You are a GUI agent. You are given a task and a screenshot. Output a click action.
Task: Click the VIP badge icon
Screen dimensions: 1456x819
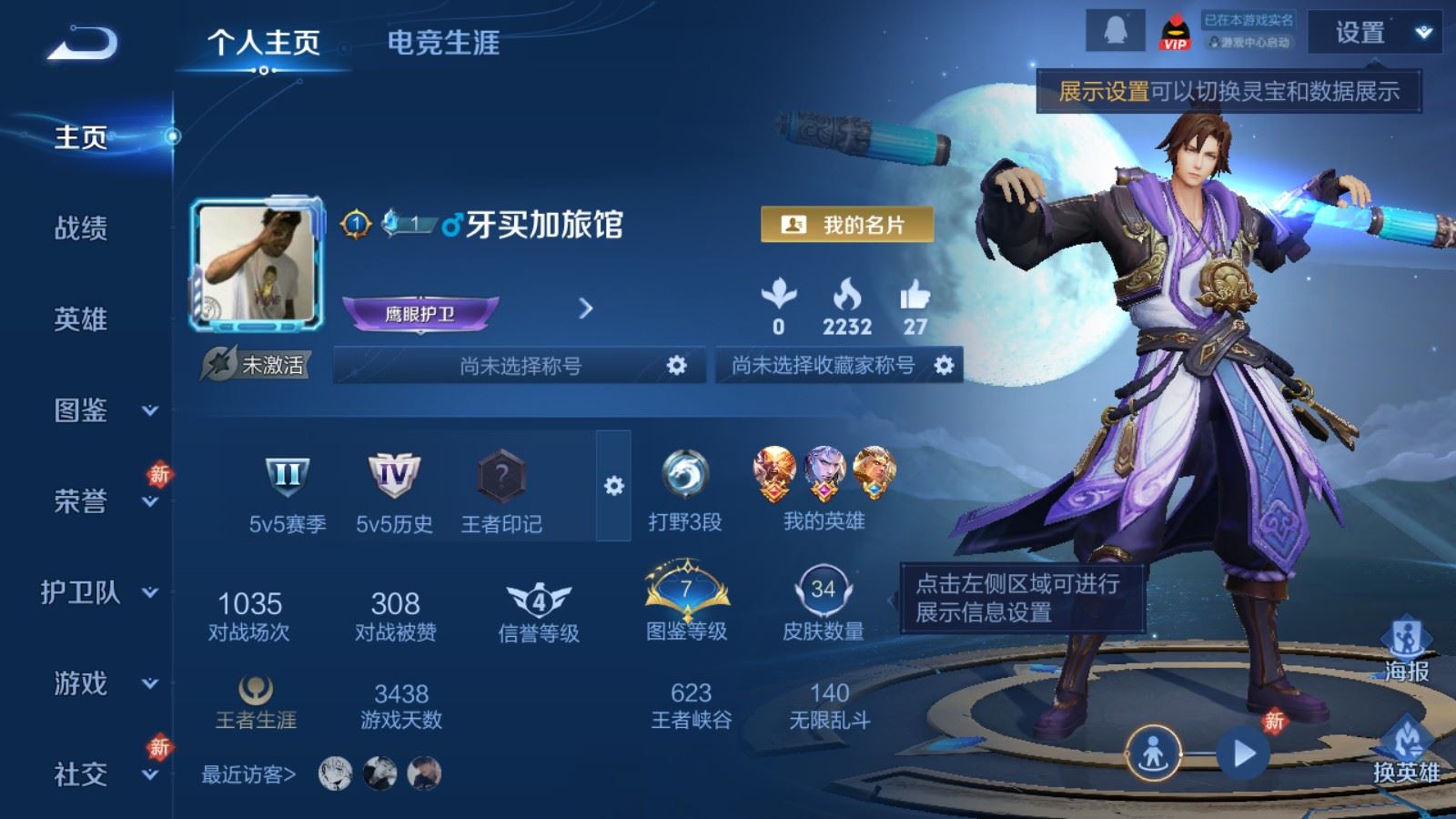click(1176, 33)
